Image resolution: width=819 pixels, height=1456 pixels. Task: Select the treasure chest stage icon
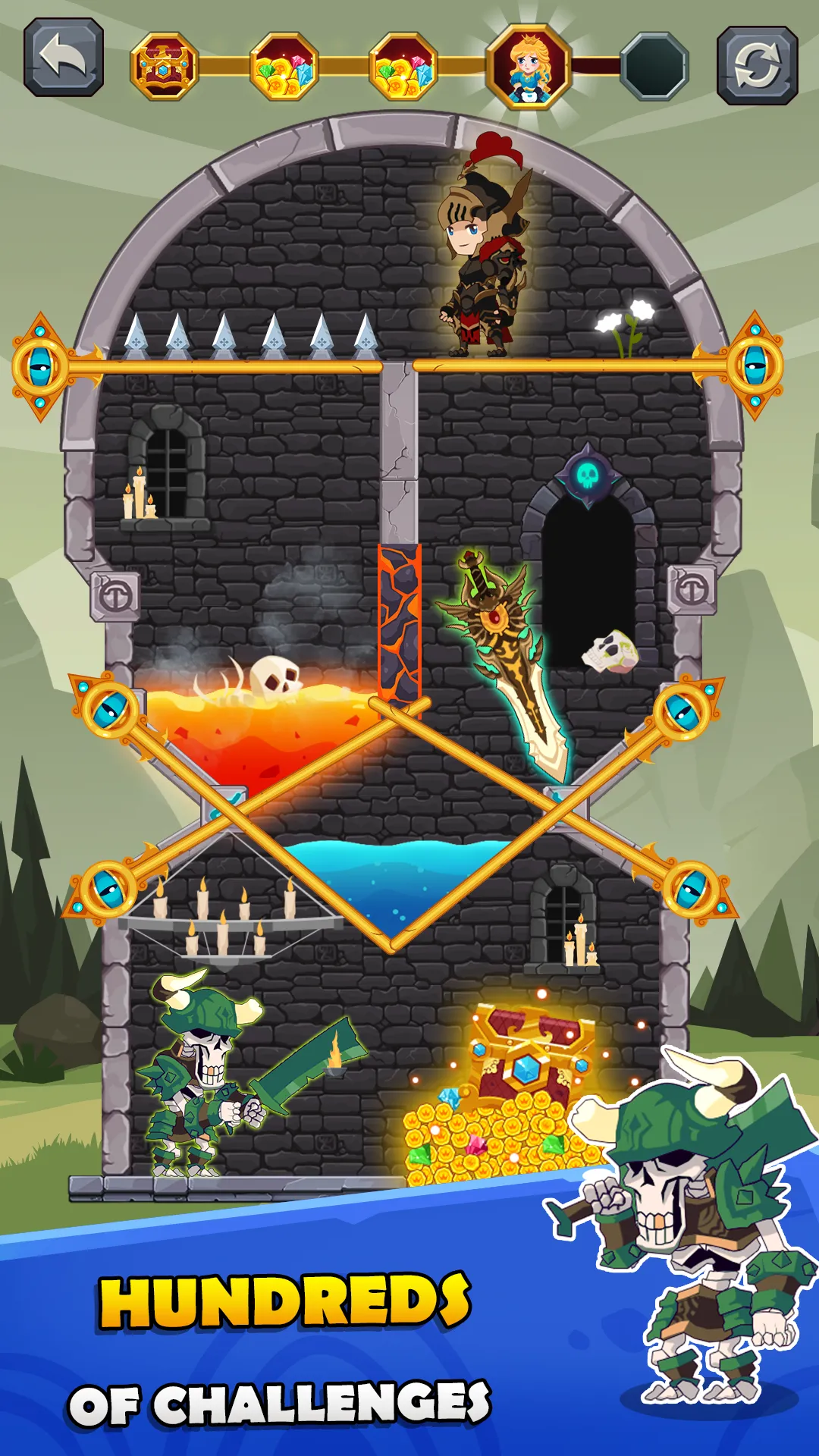click(165, 67)
